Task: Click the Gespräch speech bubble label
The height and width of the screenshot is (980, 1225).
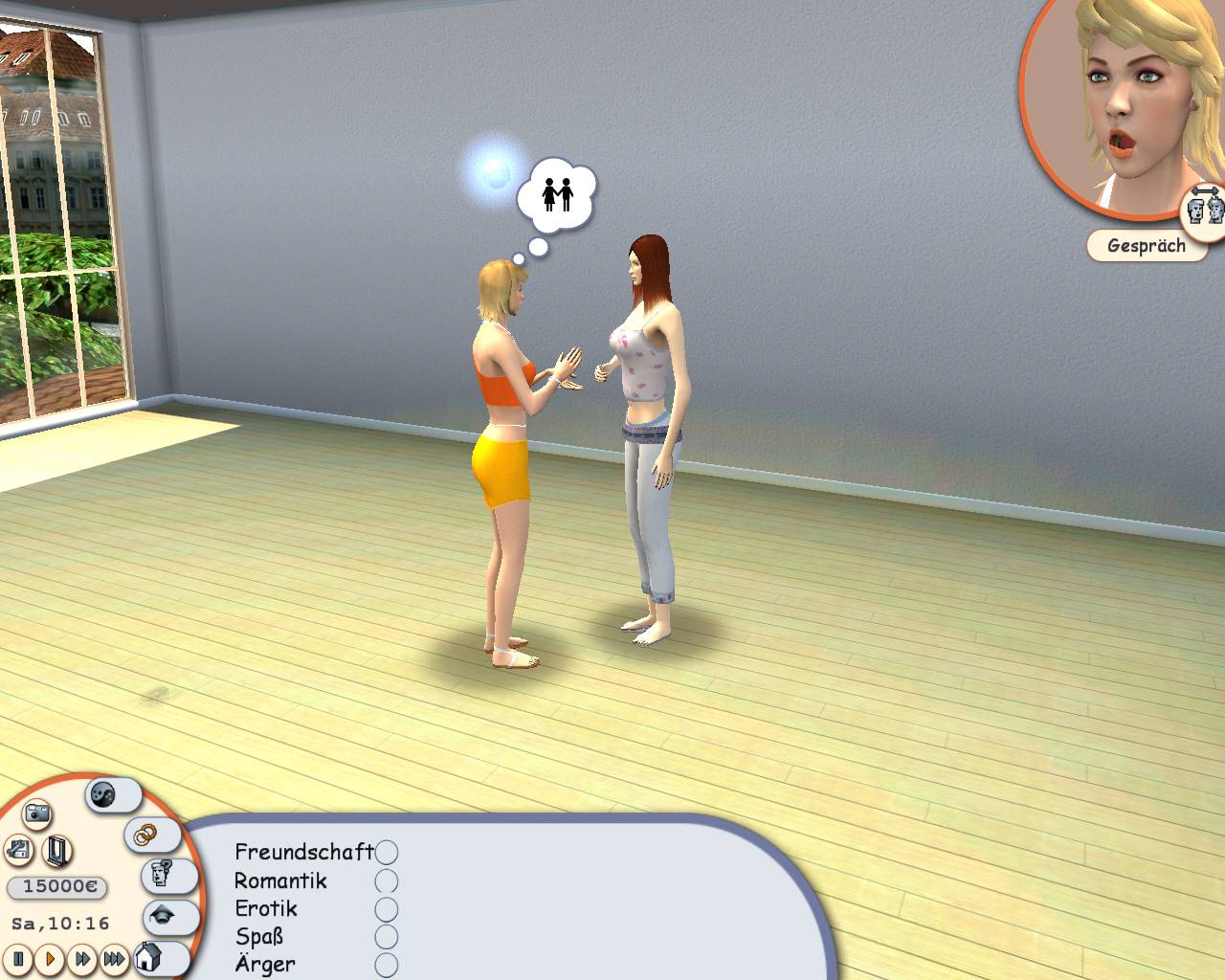Action: 1147,246
